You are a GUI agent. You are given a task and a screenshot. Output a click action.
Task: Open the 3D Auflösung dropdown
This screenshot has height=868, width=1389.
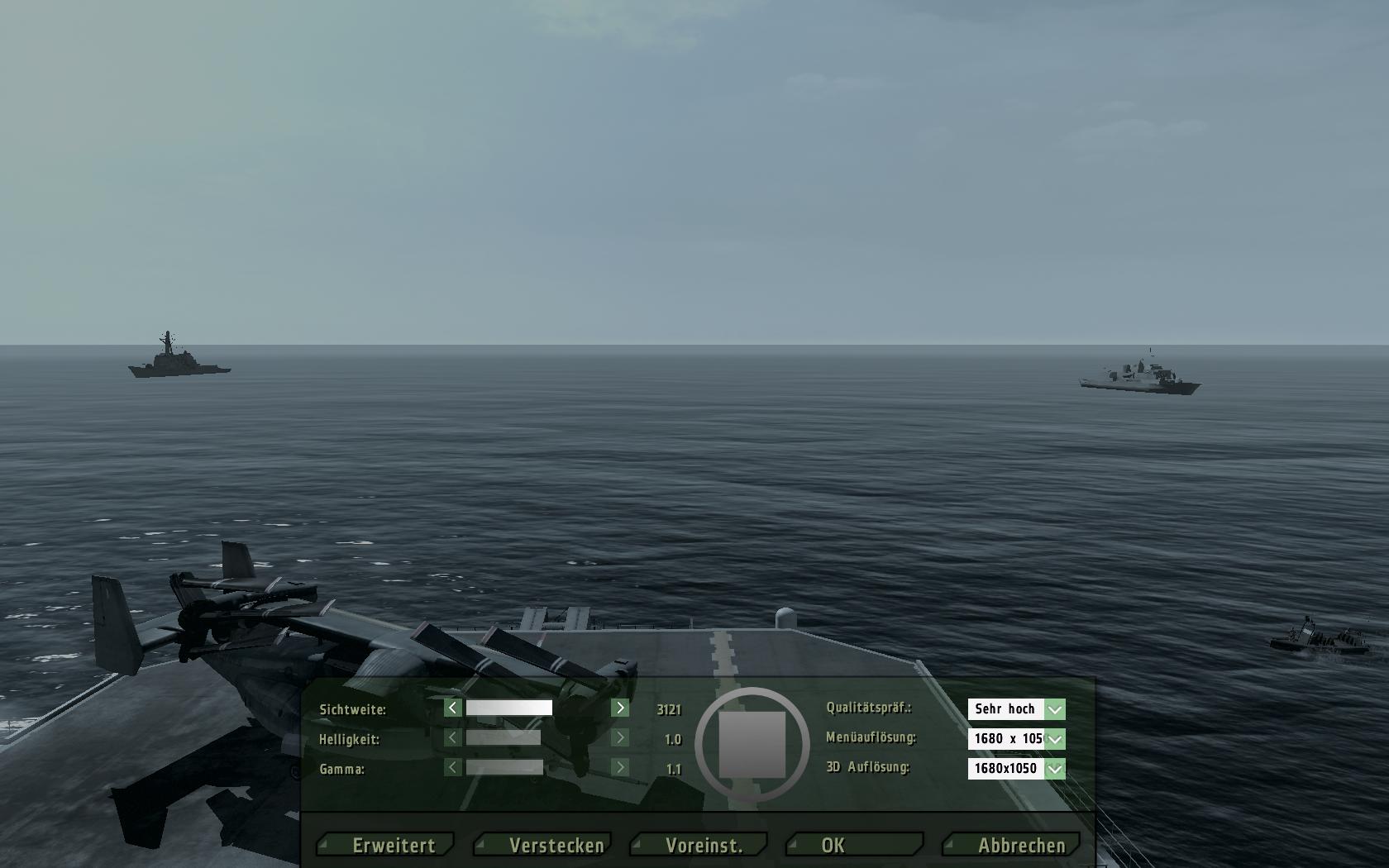click(1054, 769)
